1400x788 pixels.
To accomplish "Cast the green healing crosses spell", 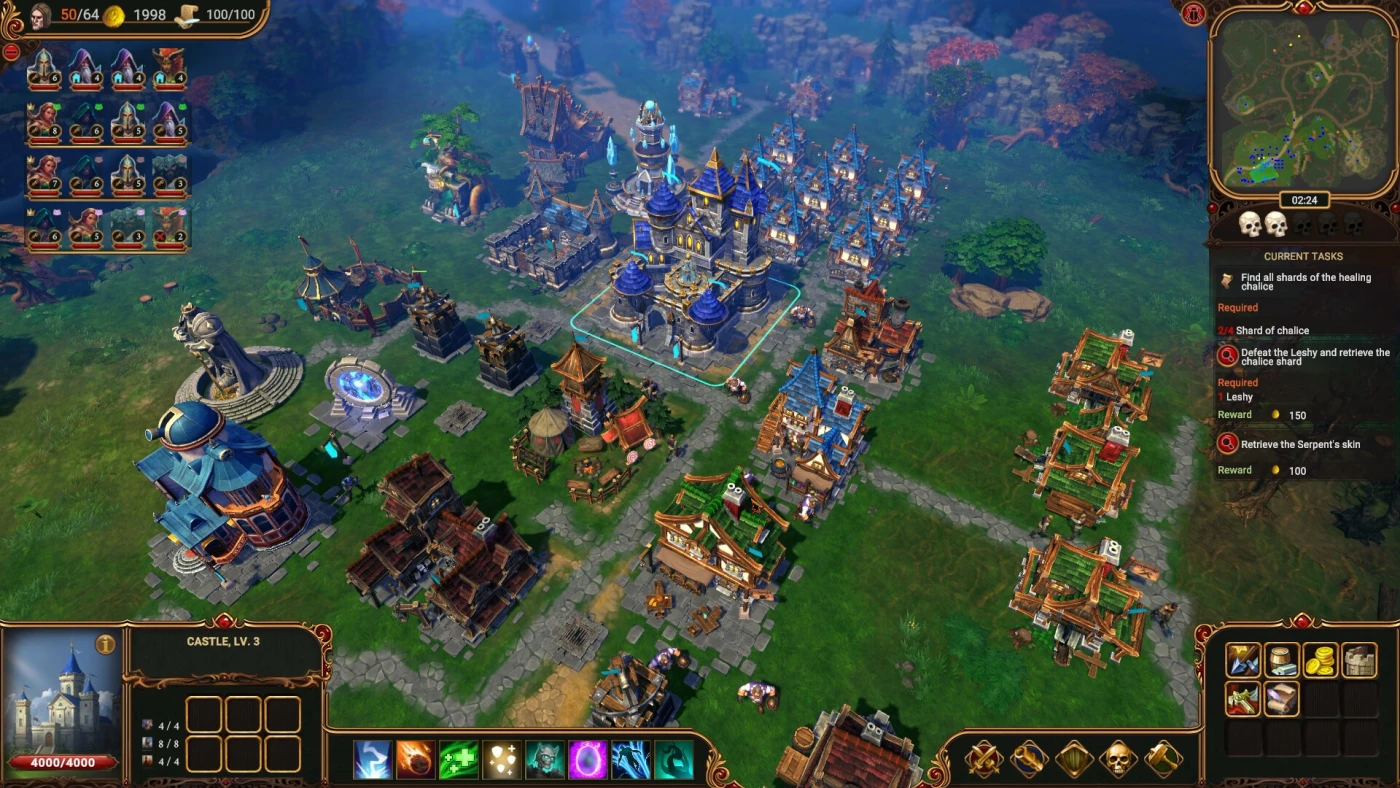I will [x=458, y=760].
